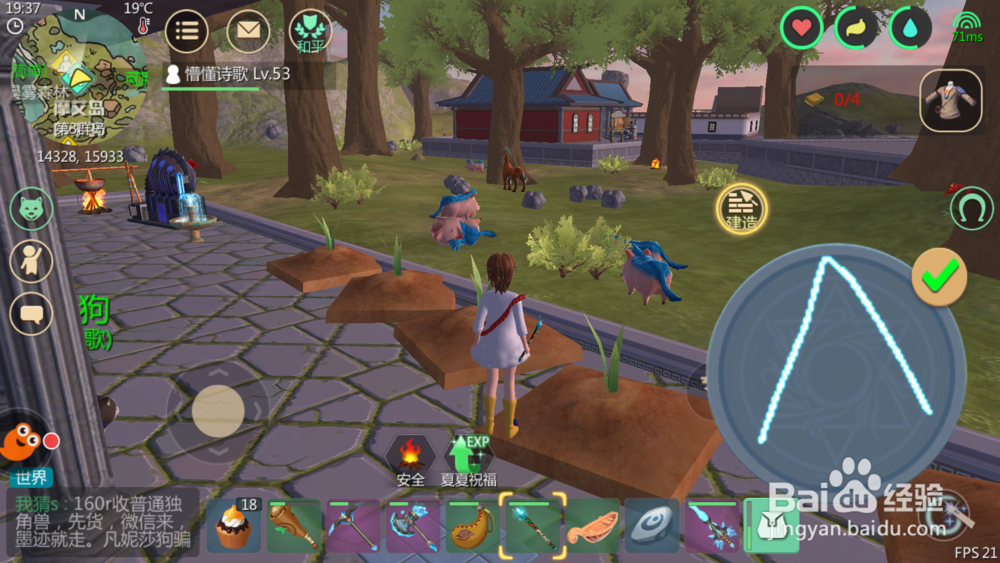Click the yellow stamina arrow icon

pos(855,28)
